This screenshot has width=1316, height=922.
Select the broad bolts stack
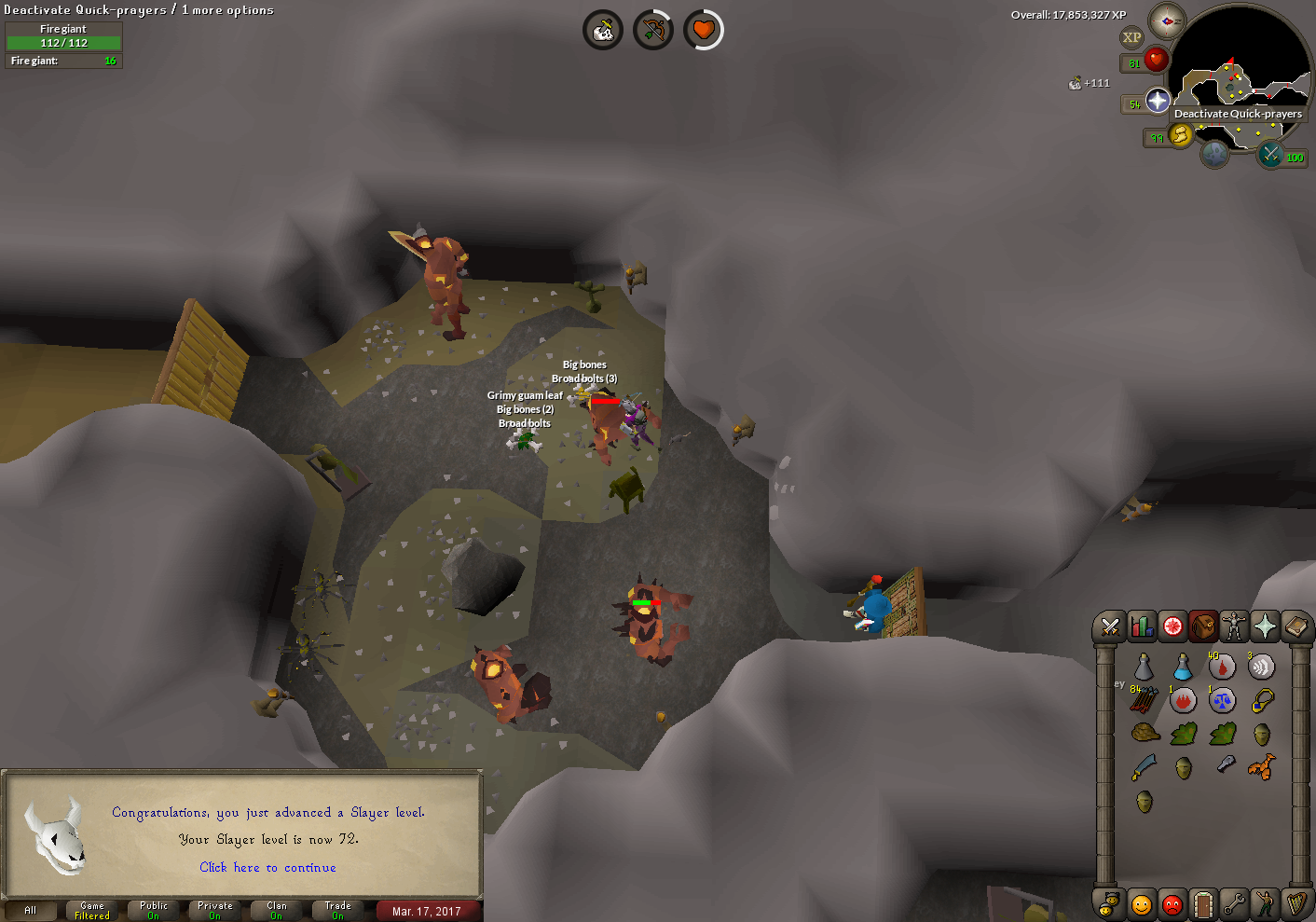click(1145, 700)
